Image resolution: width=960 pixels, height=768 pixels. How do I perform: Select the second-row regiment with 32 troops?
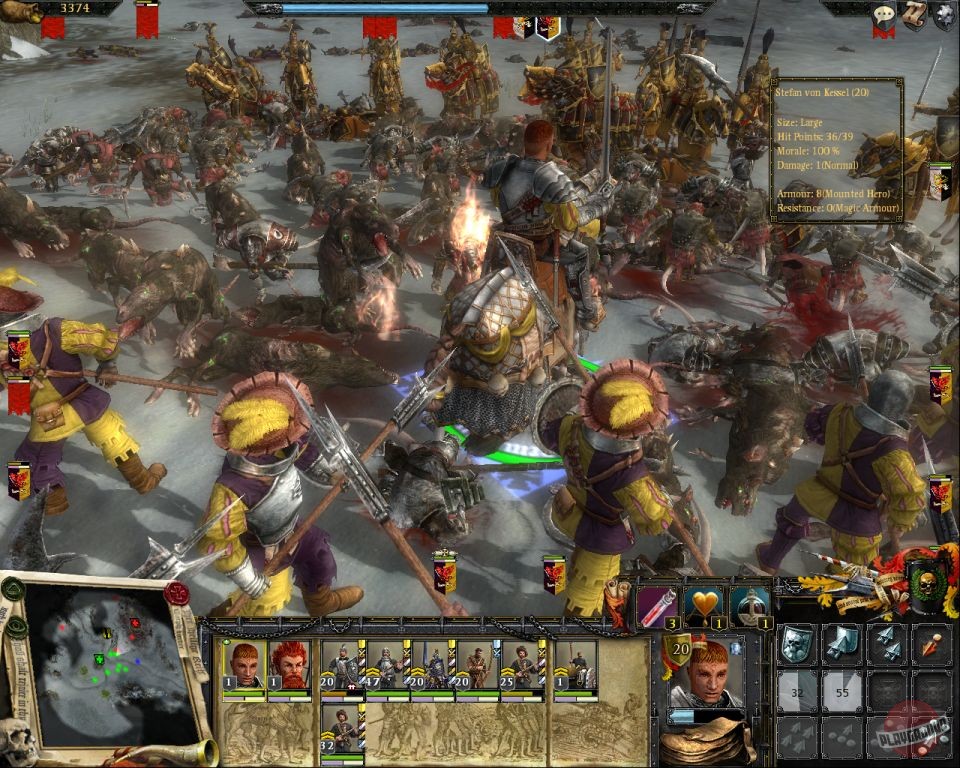pyautogui.click(x=342, y=732)
